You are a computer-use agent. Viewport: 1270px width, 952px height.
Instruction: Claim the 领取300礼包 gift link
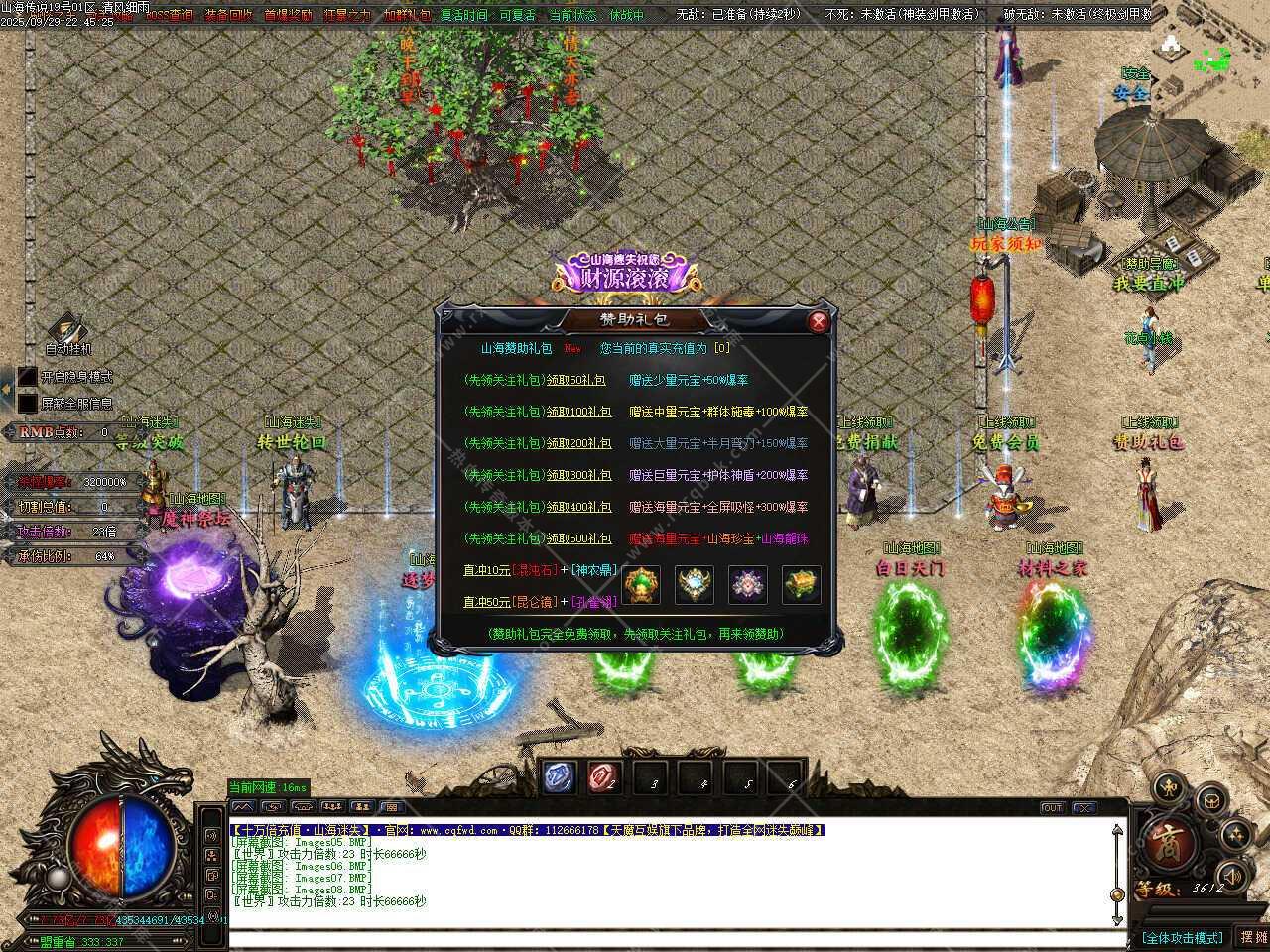[578, 475]
